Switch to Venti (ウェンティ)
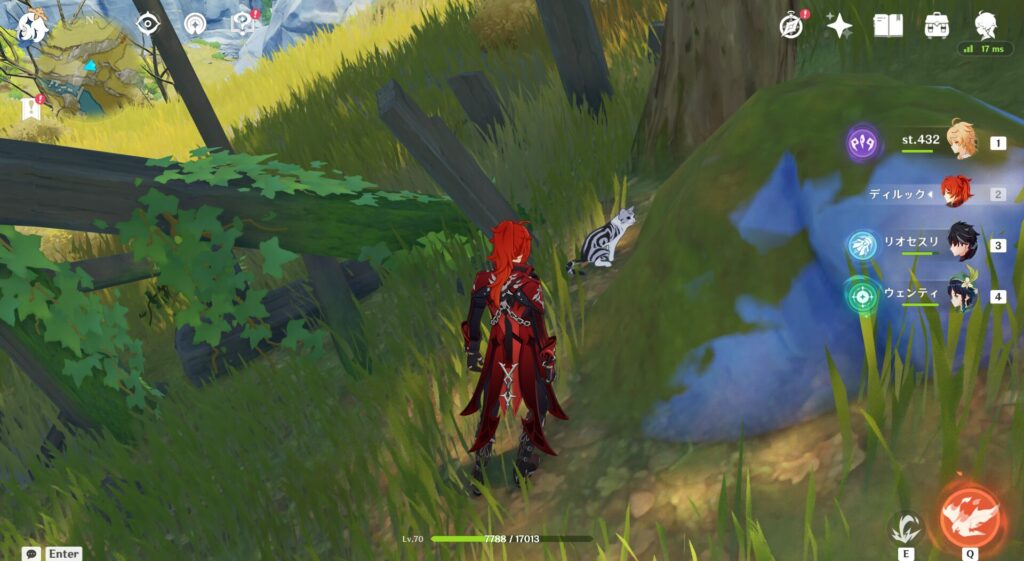Screen dimensions: 1024x561 point(960,295)
